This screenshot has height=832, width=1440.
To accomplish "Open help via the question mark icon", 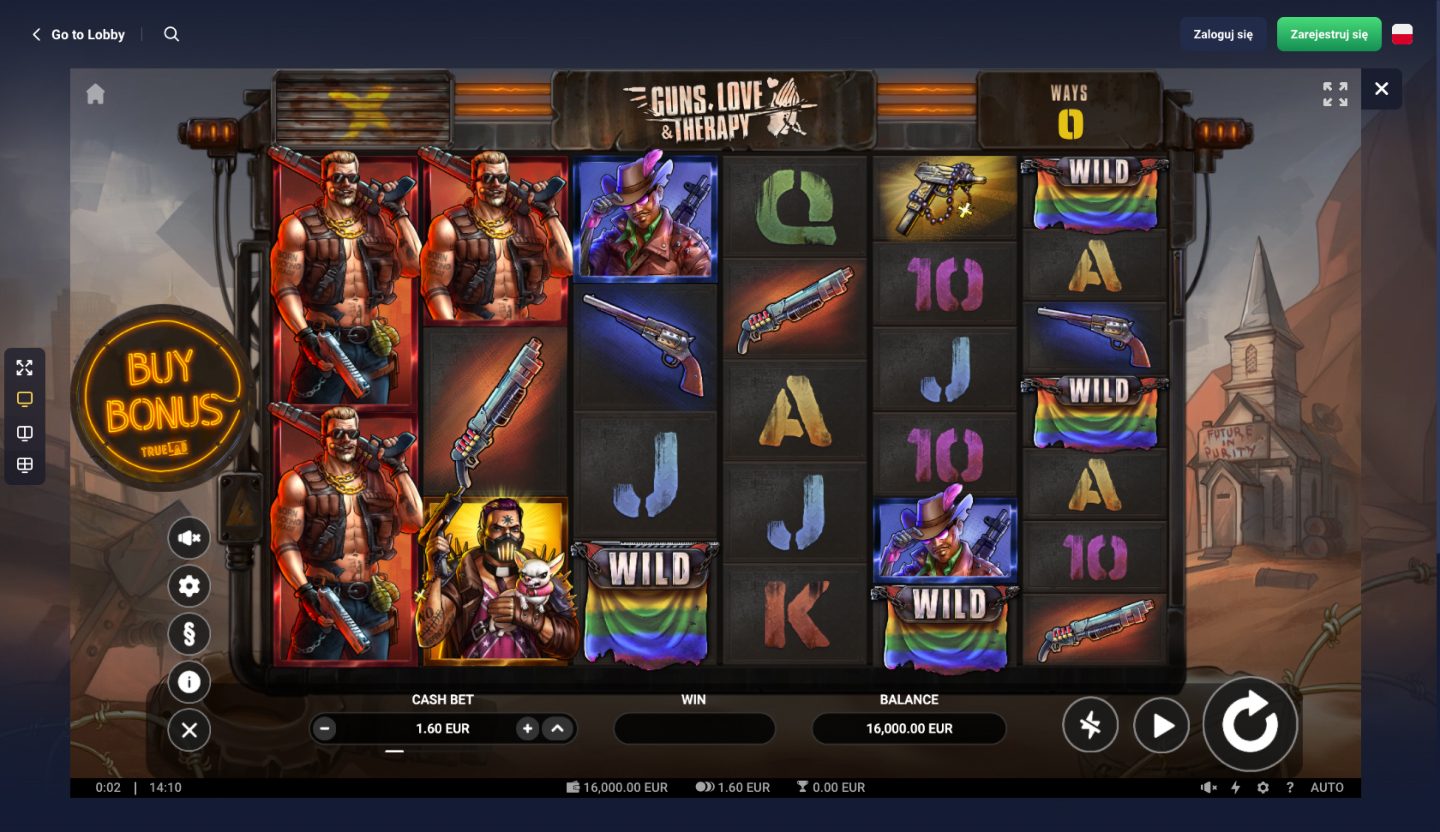I will 1289,787.
